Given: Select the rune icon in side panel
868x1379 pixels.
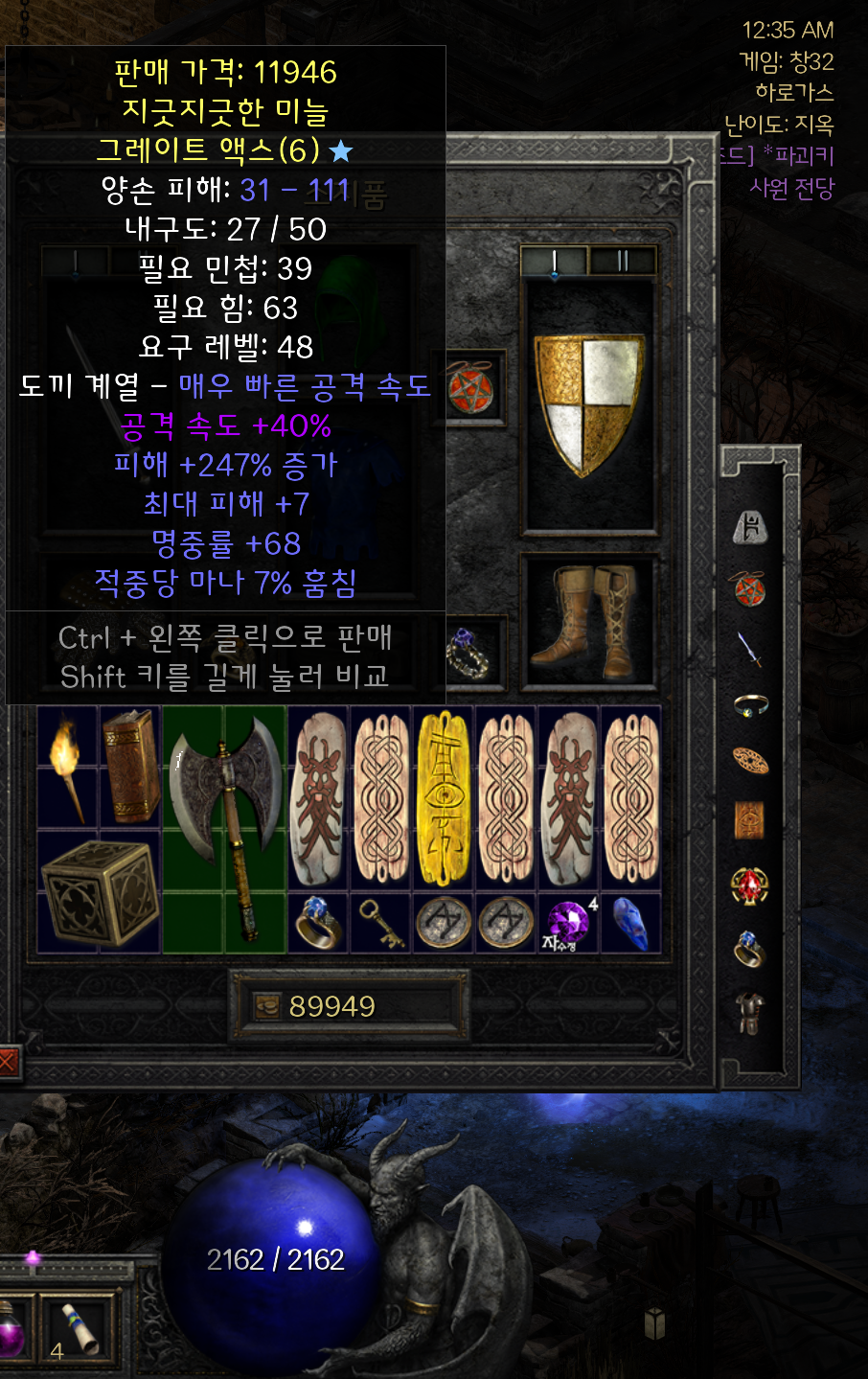Looking at the screenshot, I should [749, 526].
